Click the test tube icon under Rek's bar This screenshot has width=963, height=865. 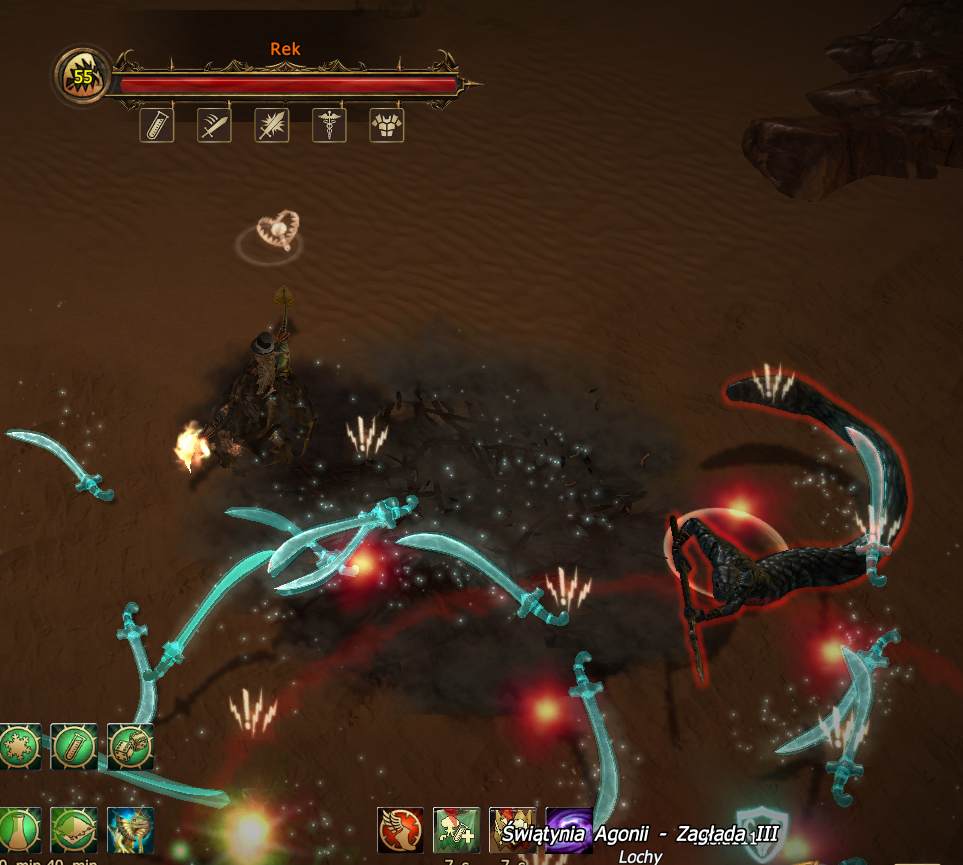(x=157, y=125)
